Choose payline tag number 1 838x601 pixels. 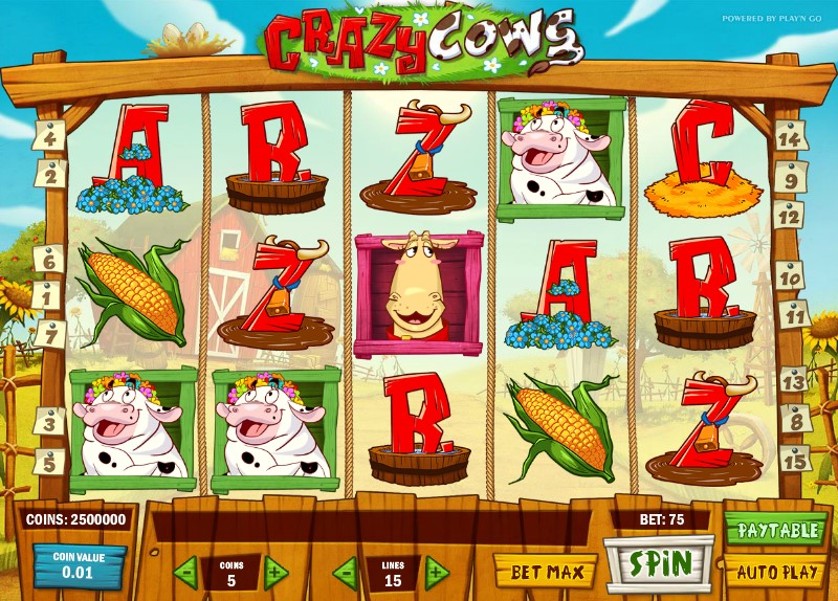[47, 296]
